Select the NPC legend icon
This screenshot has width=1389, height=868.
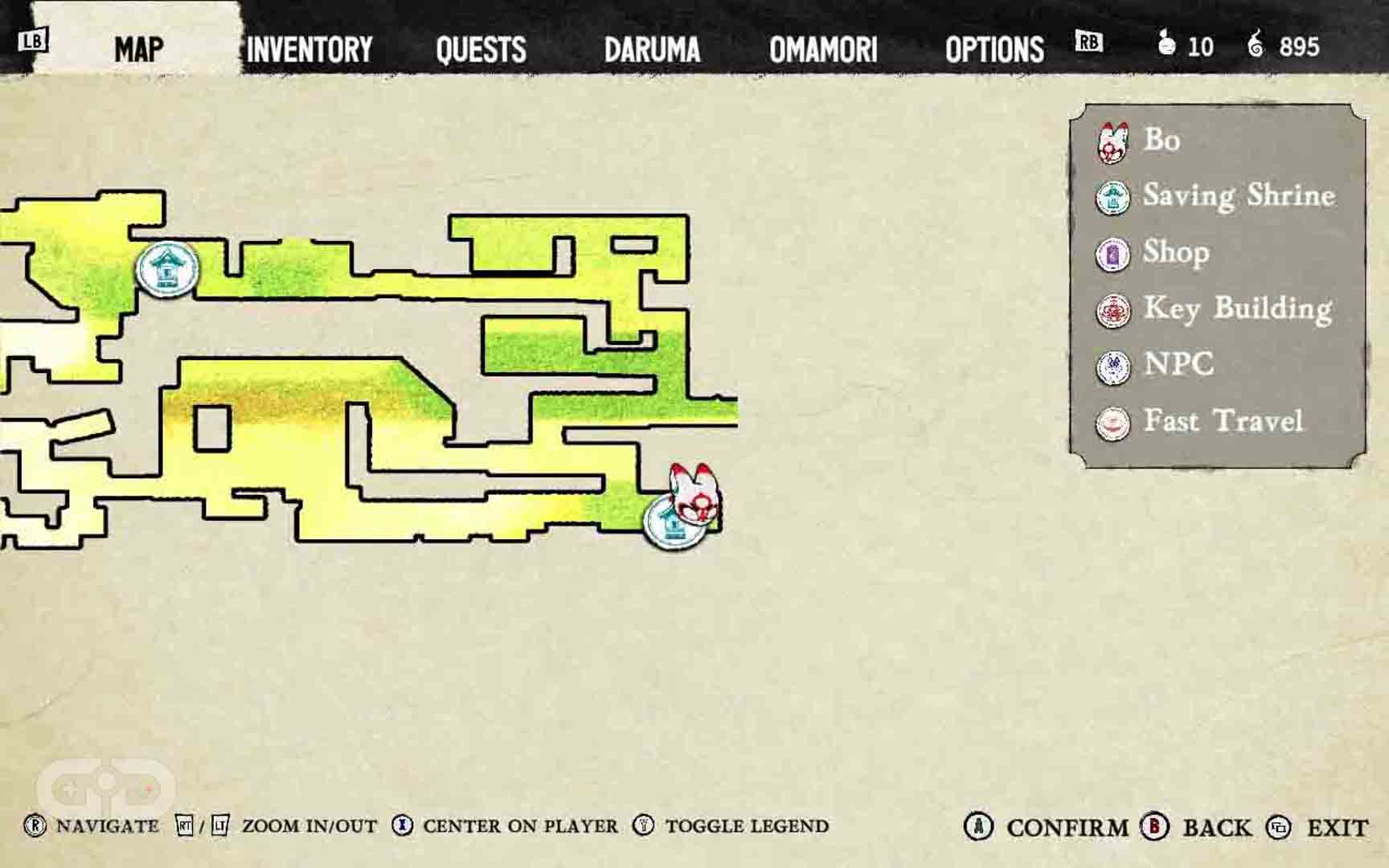click(x=1112, y=367)
